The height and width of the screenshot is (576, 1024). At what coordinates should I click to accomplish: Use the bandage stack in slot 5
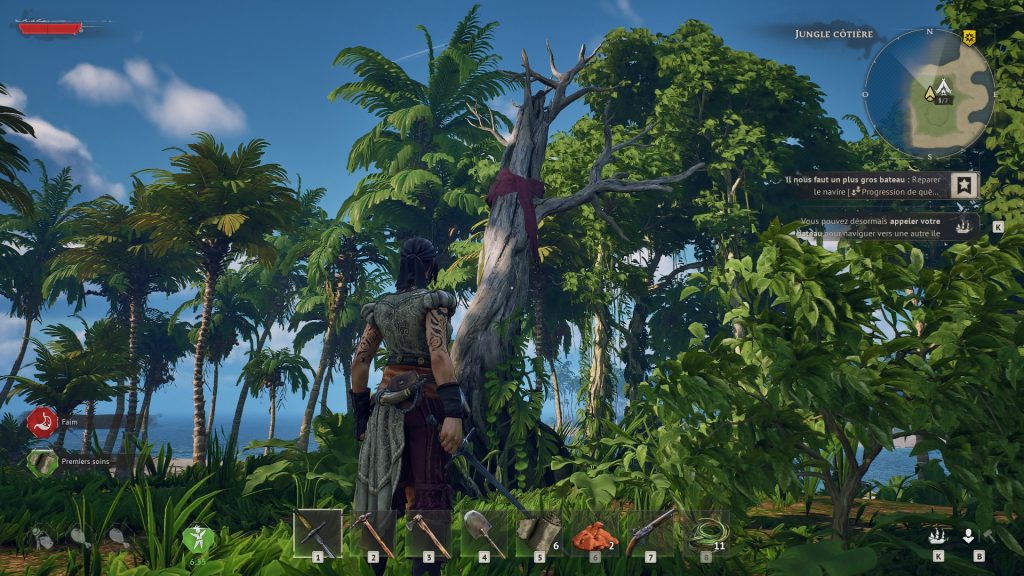[540, 532]
